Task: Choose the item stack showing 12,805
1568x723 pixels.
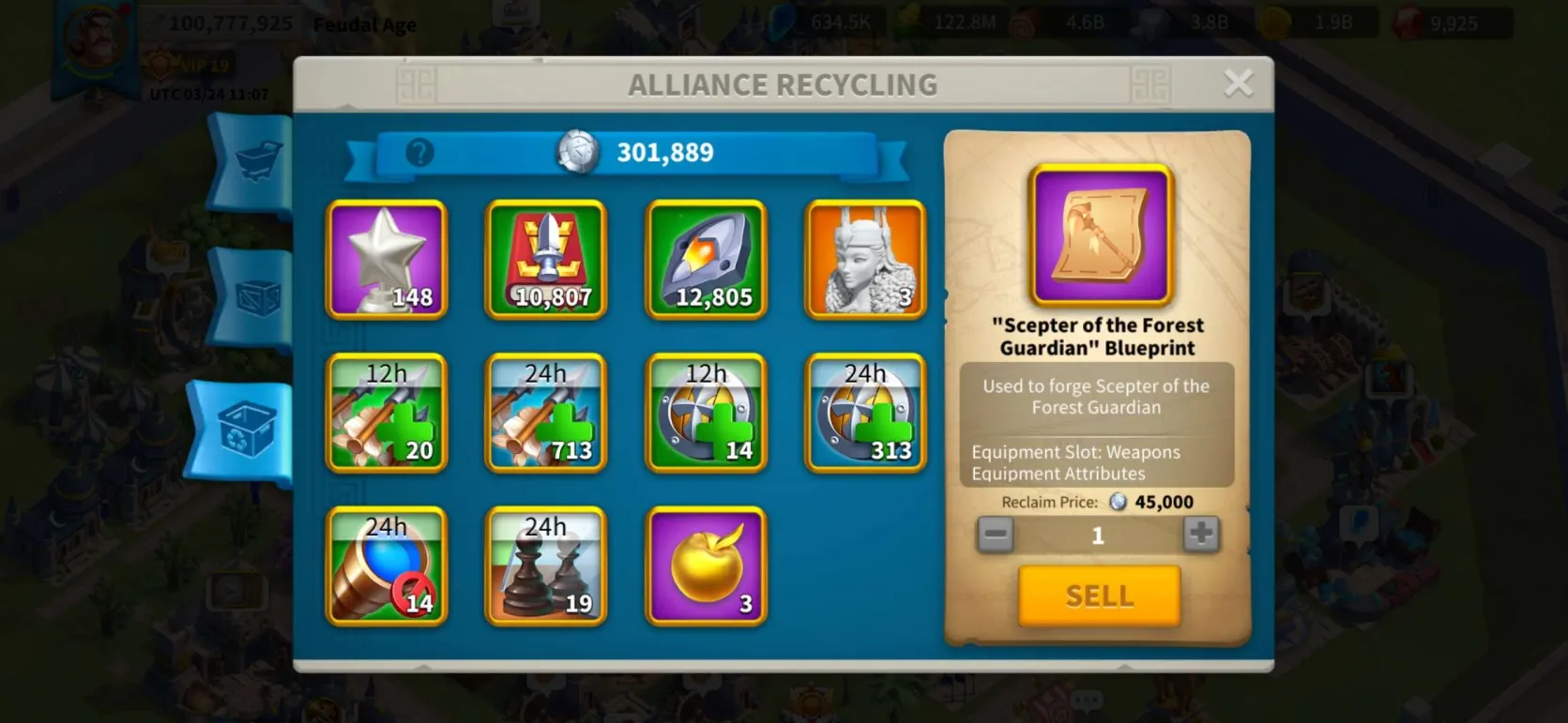Action: (707, 260)
